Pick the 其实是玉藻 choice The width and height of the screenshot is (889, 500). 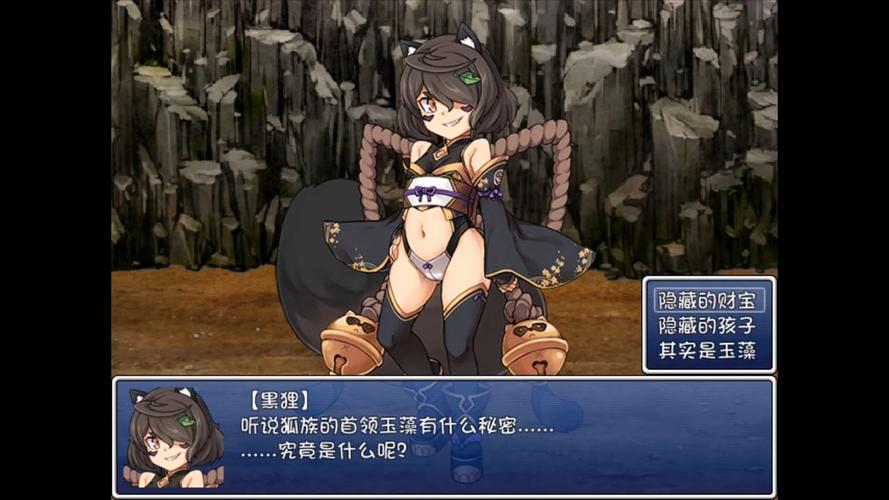pos(708,351)
